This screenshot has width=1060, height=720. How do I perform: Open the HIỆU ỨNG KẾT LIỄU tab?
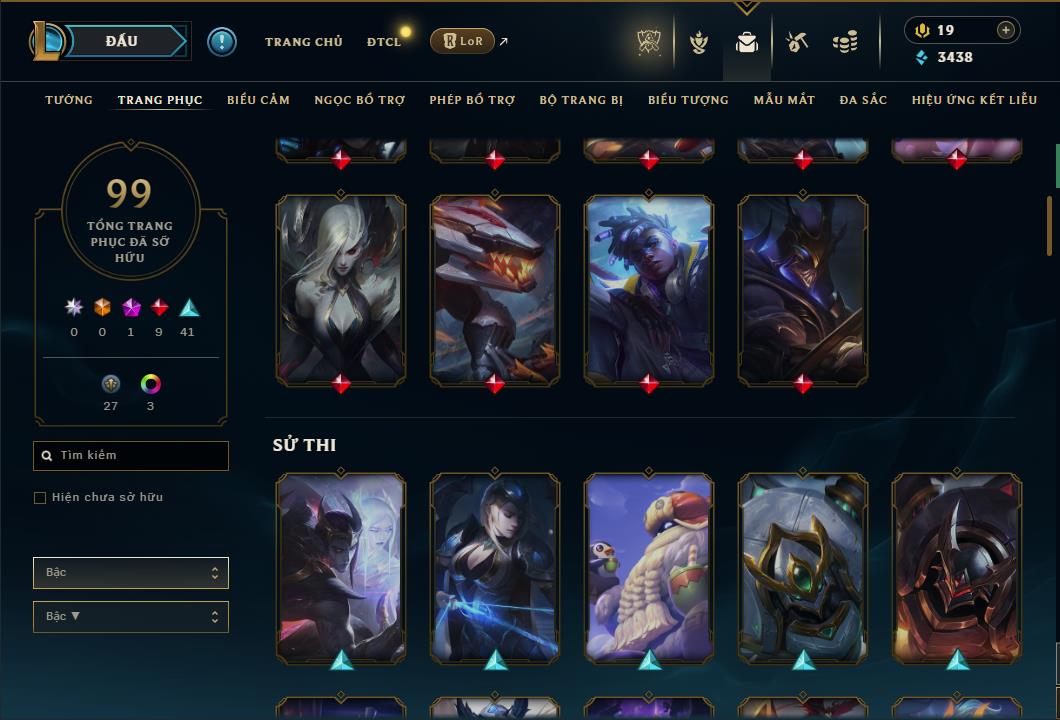(x=974, y=100)
